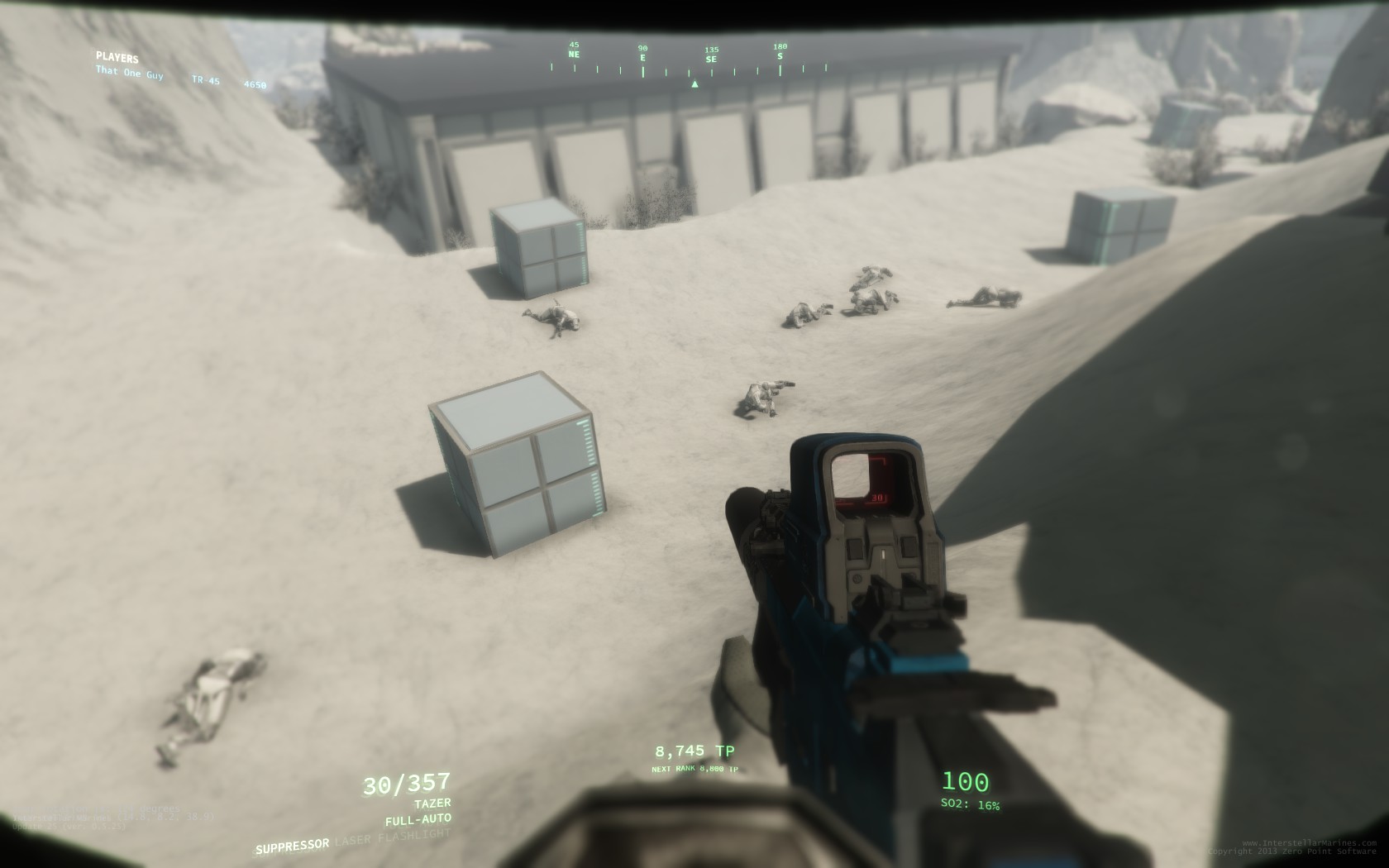Viewport: 1389px width, 868px height.
Task: Select the SUPPRESSOR attachment indicator
Action: coord(291,845)
